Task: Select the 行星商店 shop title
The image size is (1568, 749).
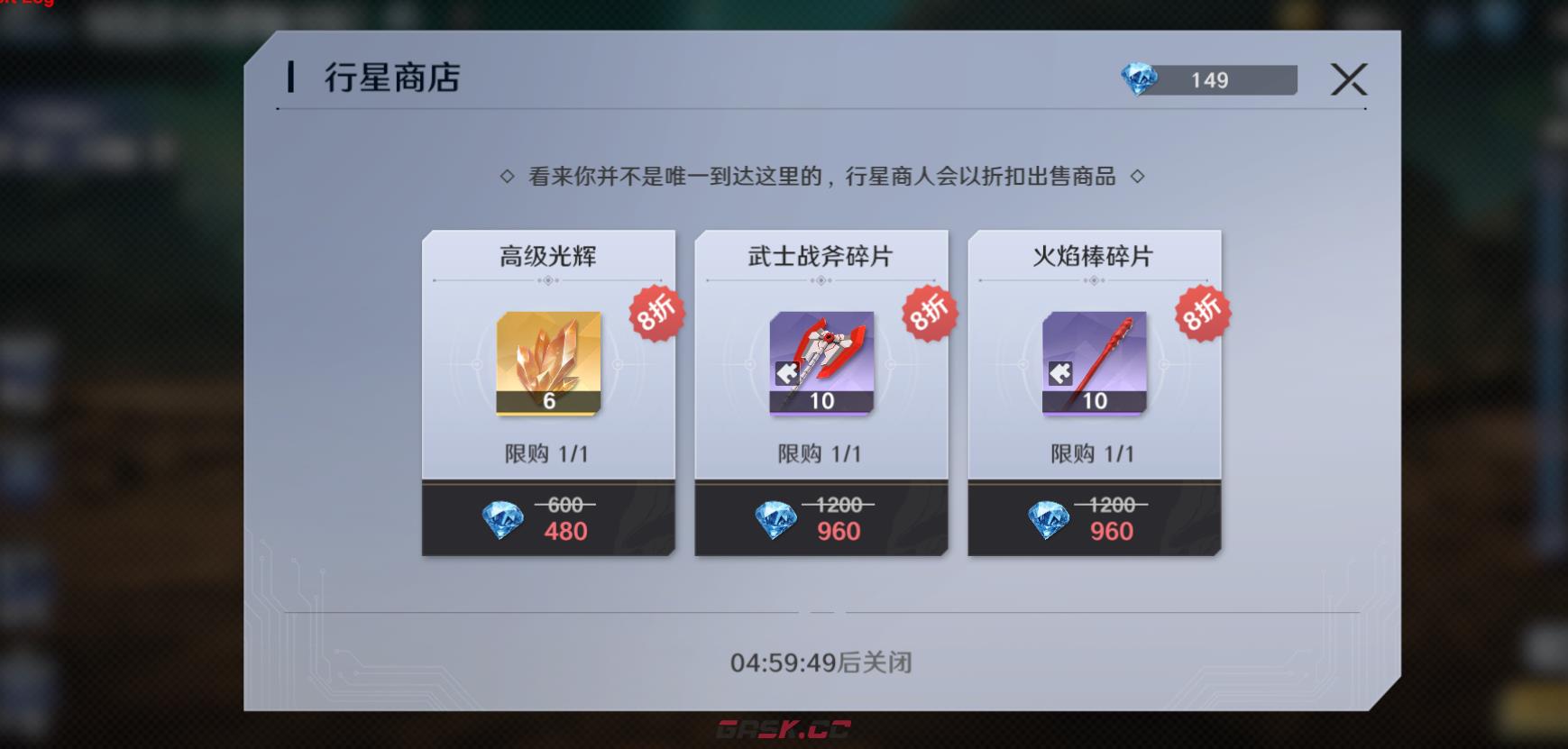Action: tap(390, 78)
